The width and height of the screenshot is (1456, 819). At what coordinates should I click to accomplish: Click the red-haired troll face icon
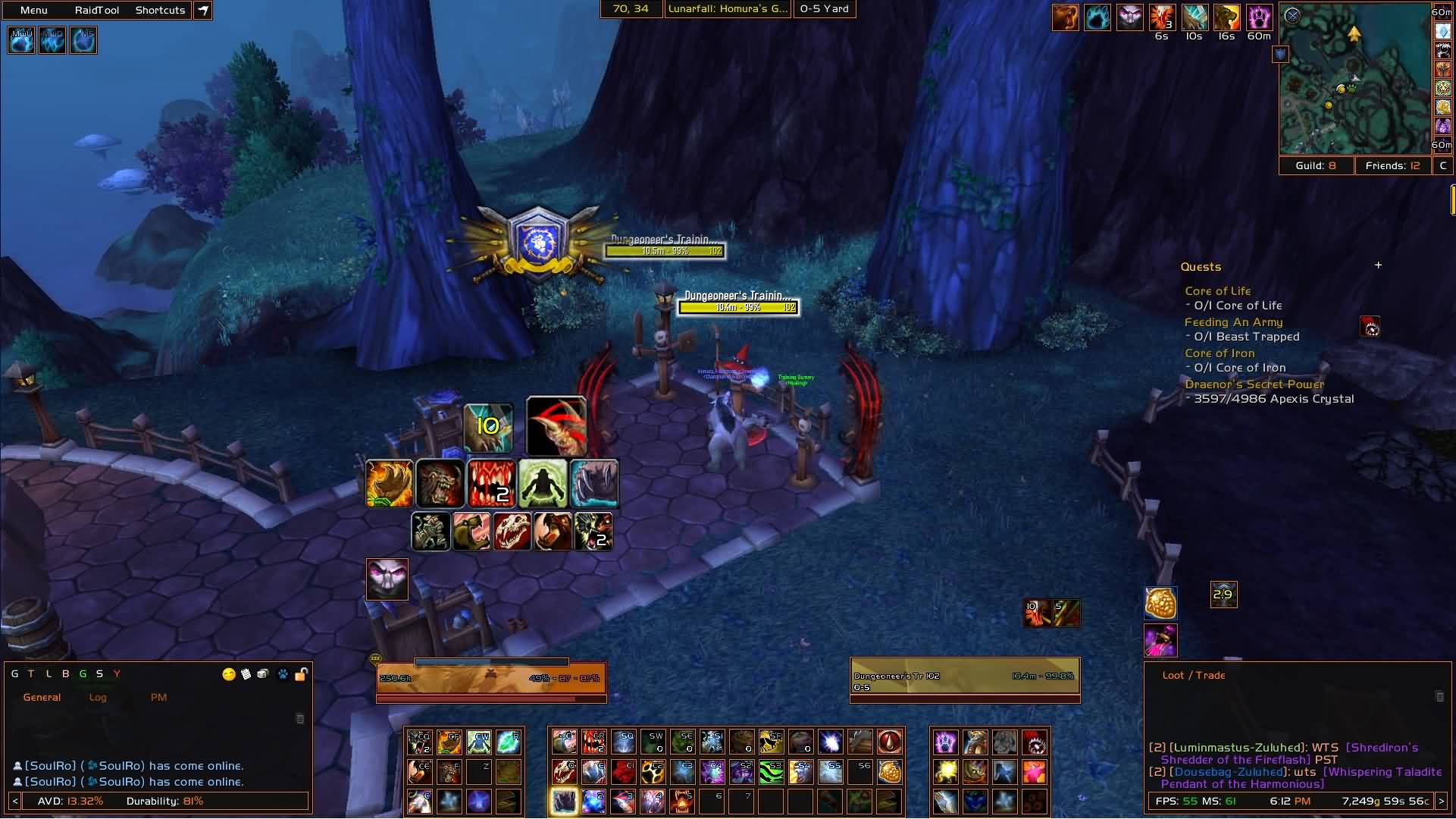pyautogui.click(x=556, y=426)
